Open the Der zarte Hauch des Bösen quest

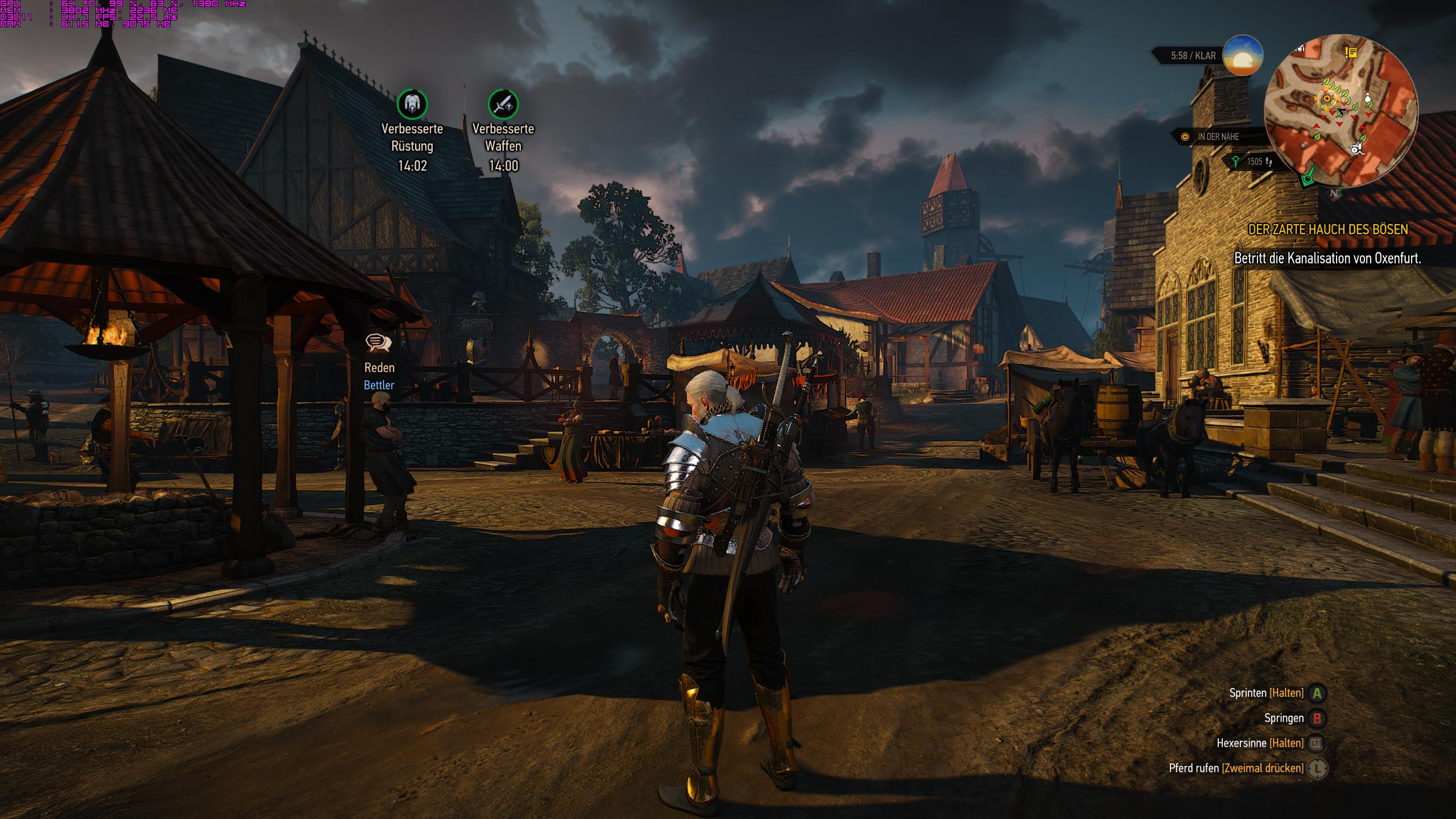pyautogui.click(x=1327, y=229)
